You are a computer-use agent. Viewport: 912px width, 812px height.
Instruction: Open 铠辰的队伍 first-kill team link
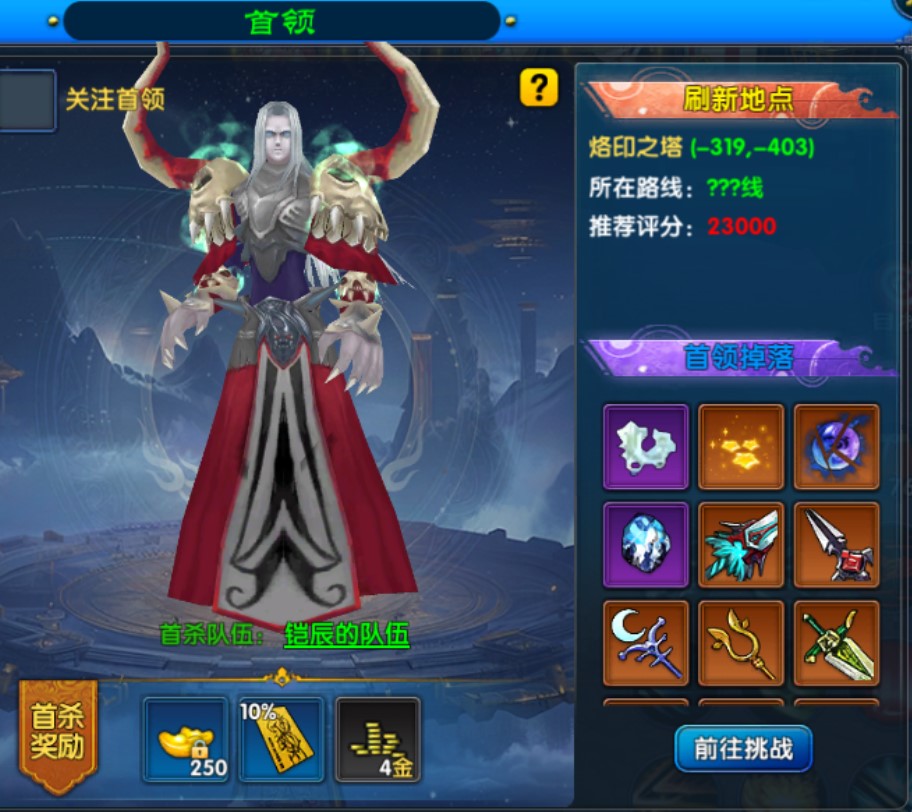pyautogui.click(x=346, y=635)
